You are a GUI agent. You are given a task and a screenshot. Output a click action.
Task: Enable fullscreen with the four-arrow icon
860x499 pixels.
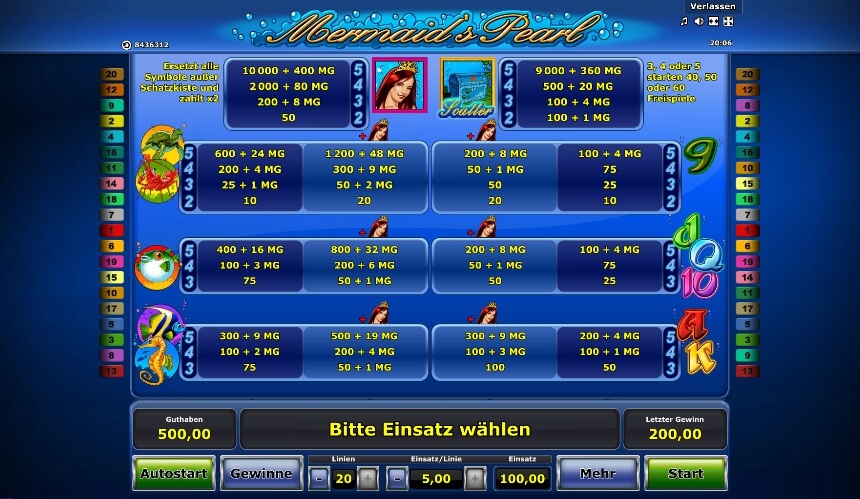click(x=728, y=21)
